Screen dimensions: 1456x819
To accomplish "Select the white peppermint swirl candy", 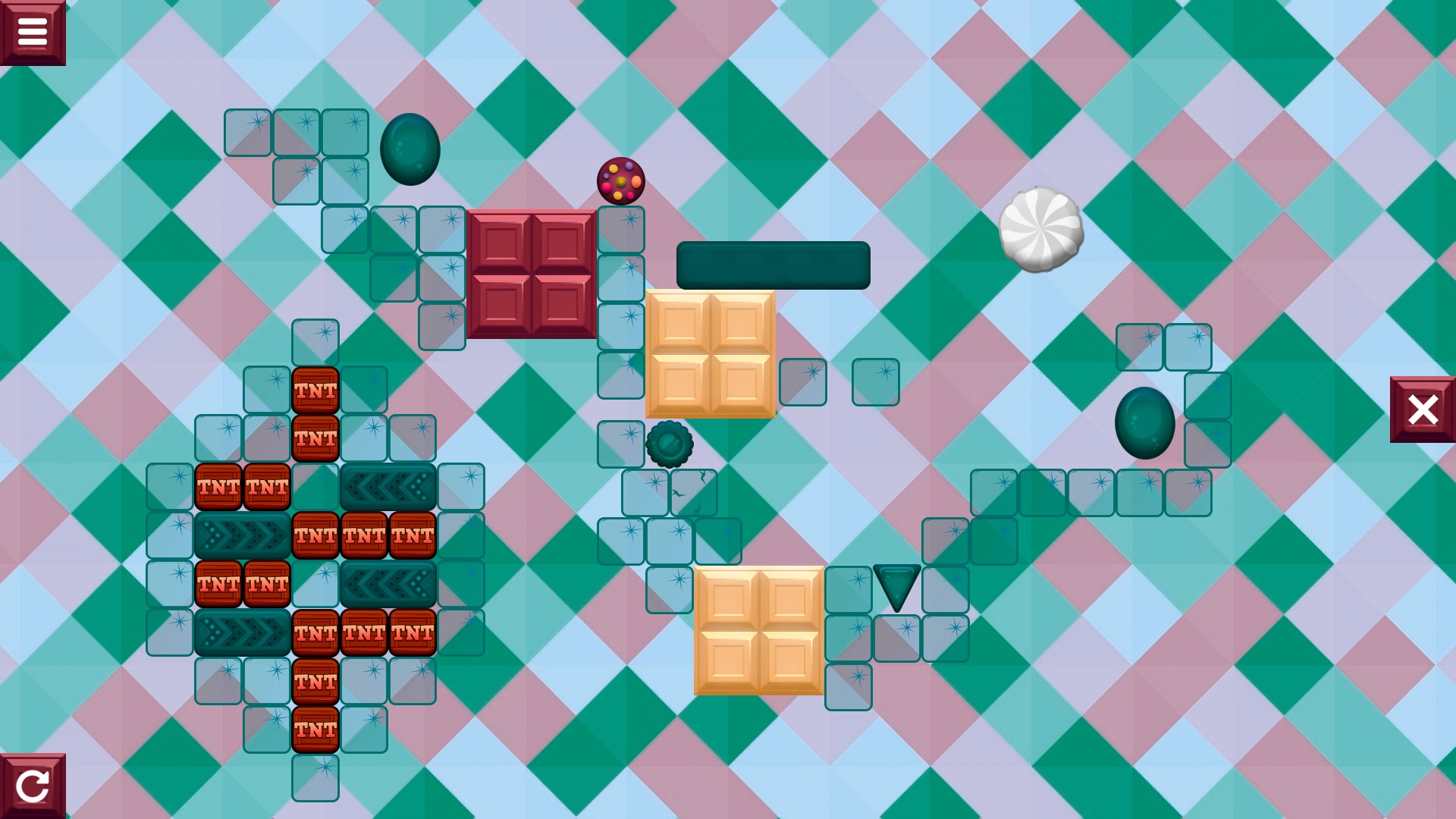I will click(1042, 230).
